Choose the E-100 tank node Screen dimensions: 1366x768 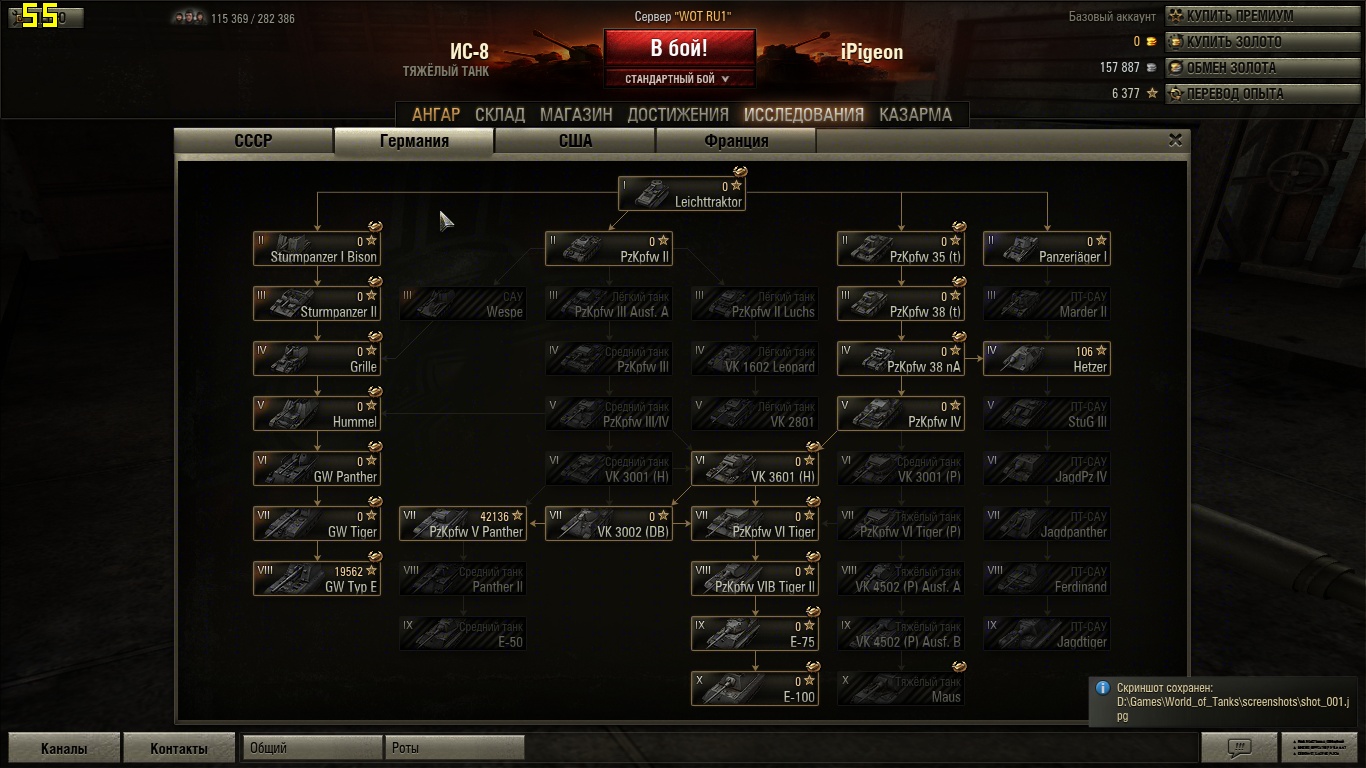pos(755,689)
